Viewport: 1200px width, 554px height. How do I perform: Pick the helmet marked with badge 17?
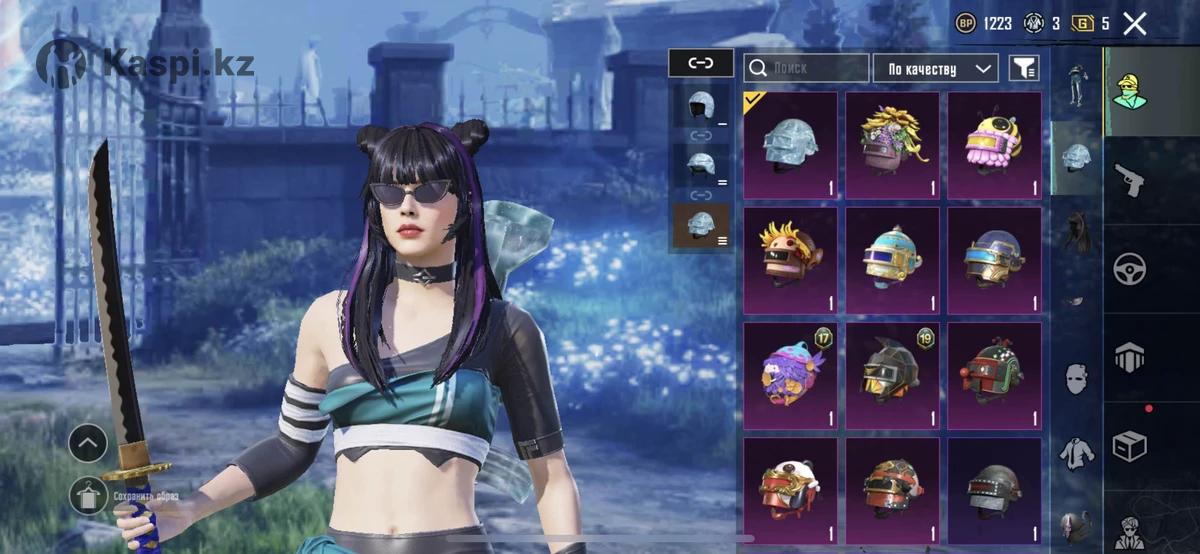click(x=790, y=368)
